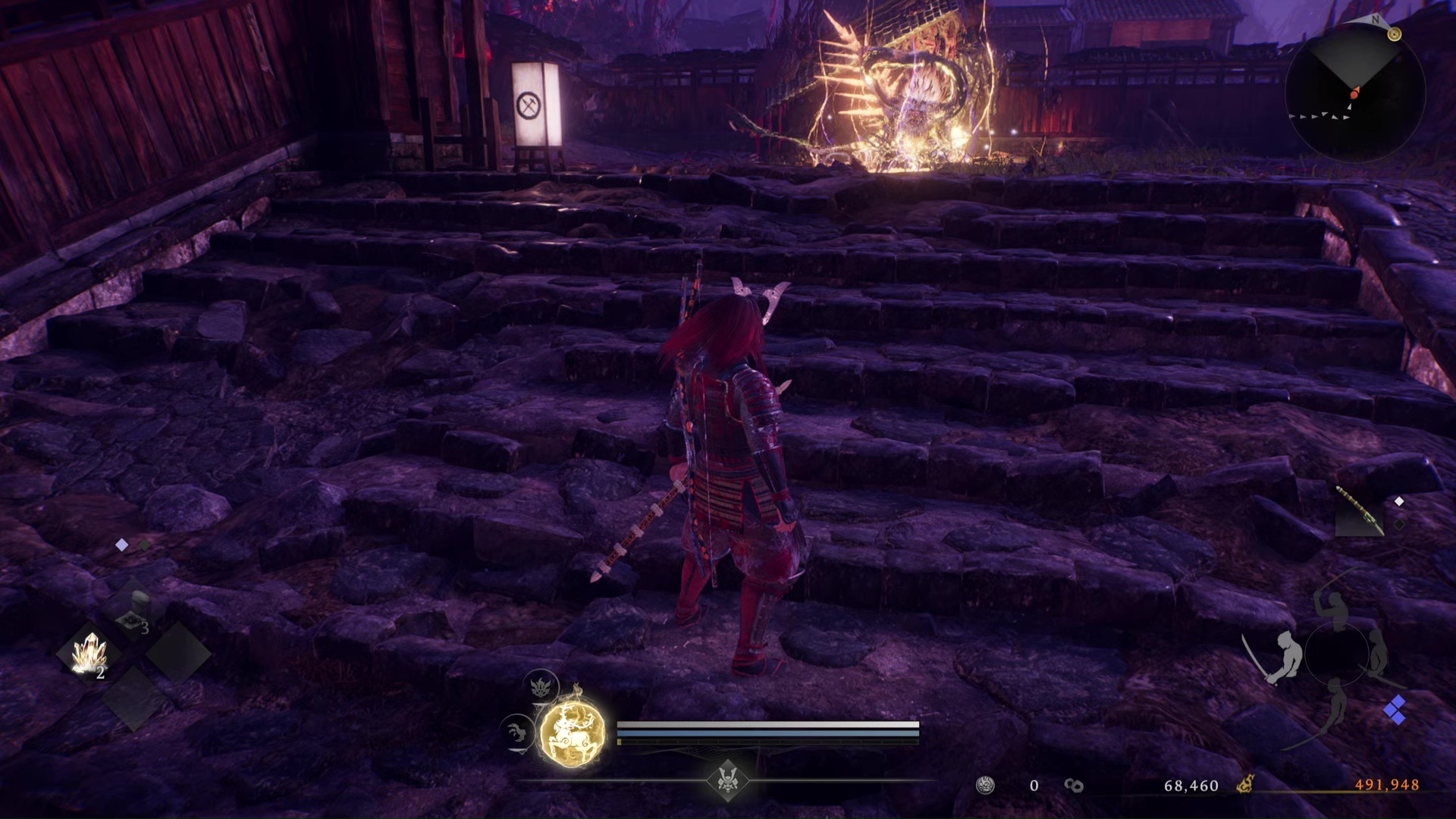Use the demon mask yokai ability

coord(541,687)
